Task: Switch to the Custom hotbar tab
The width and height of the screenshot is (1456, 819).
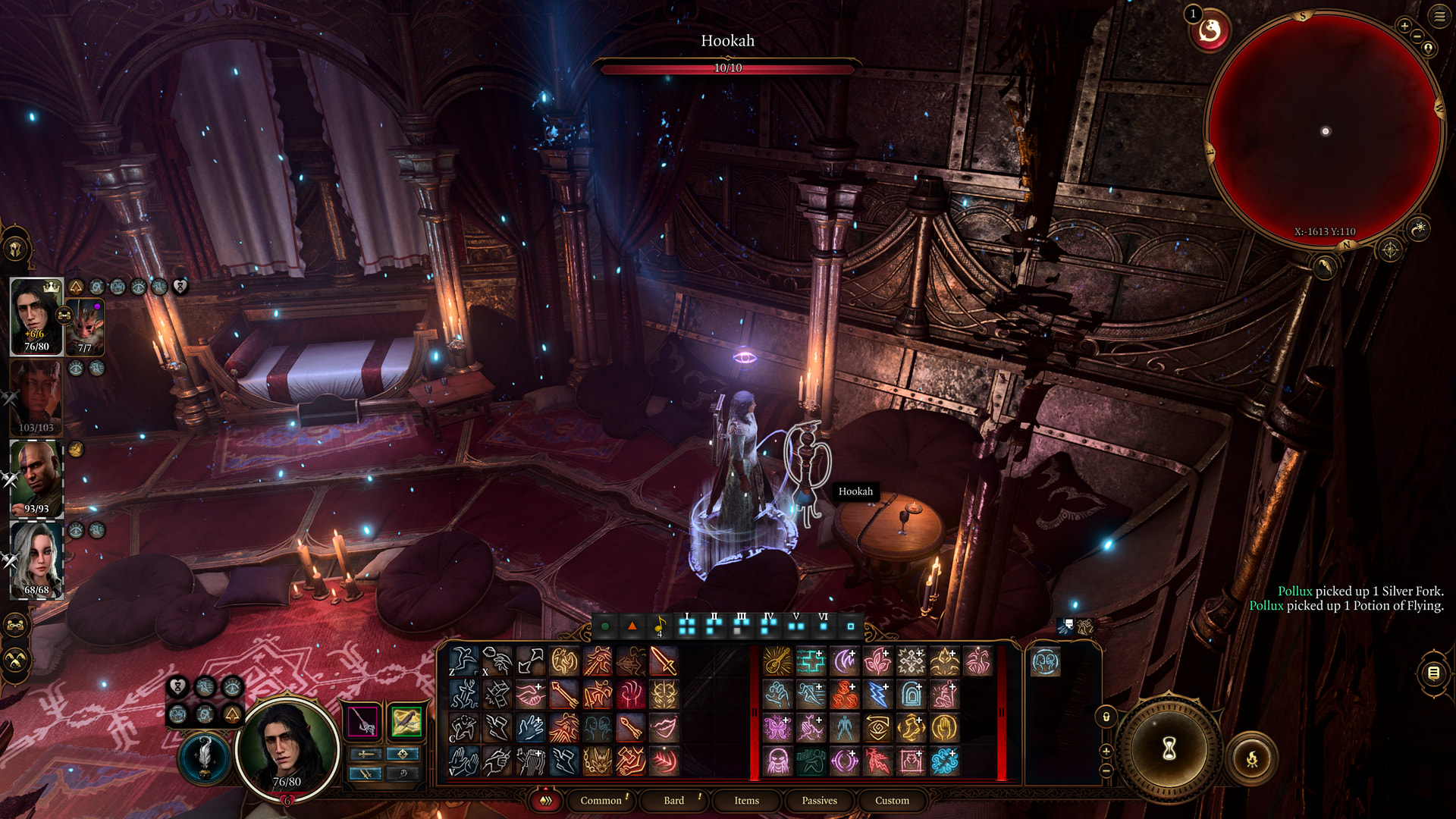Action: 892,801
